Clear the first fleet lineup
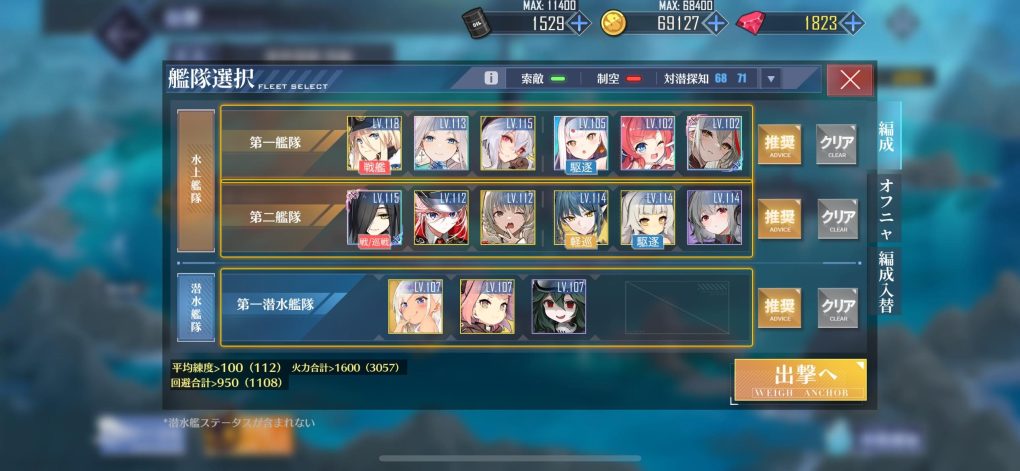This screenshot has width=1020, height=471. pos(836,143)
